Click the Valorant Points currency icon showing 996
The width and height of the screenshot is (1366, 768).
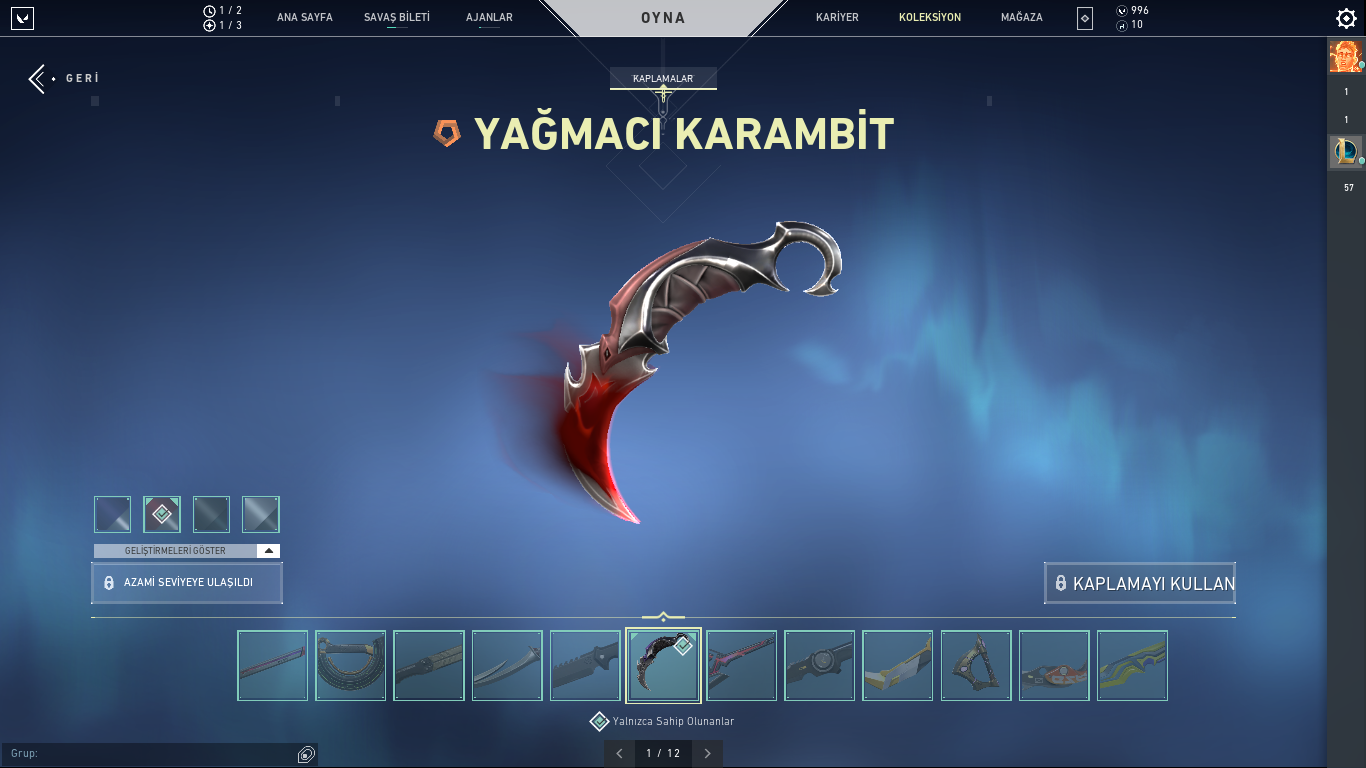coord(1122,10)
